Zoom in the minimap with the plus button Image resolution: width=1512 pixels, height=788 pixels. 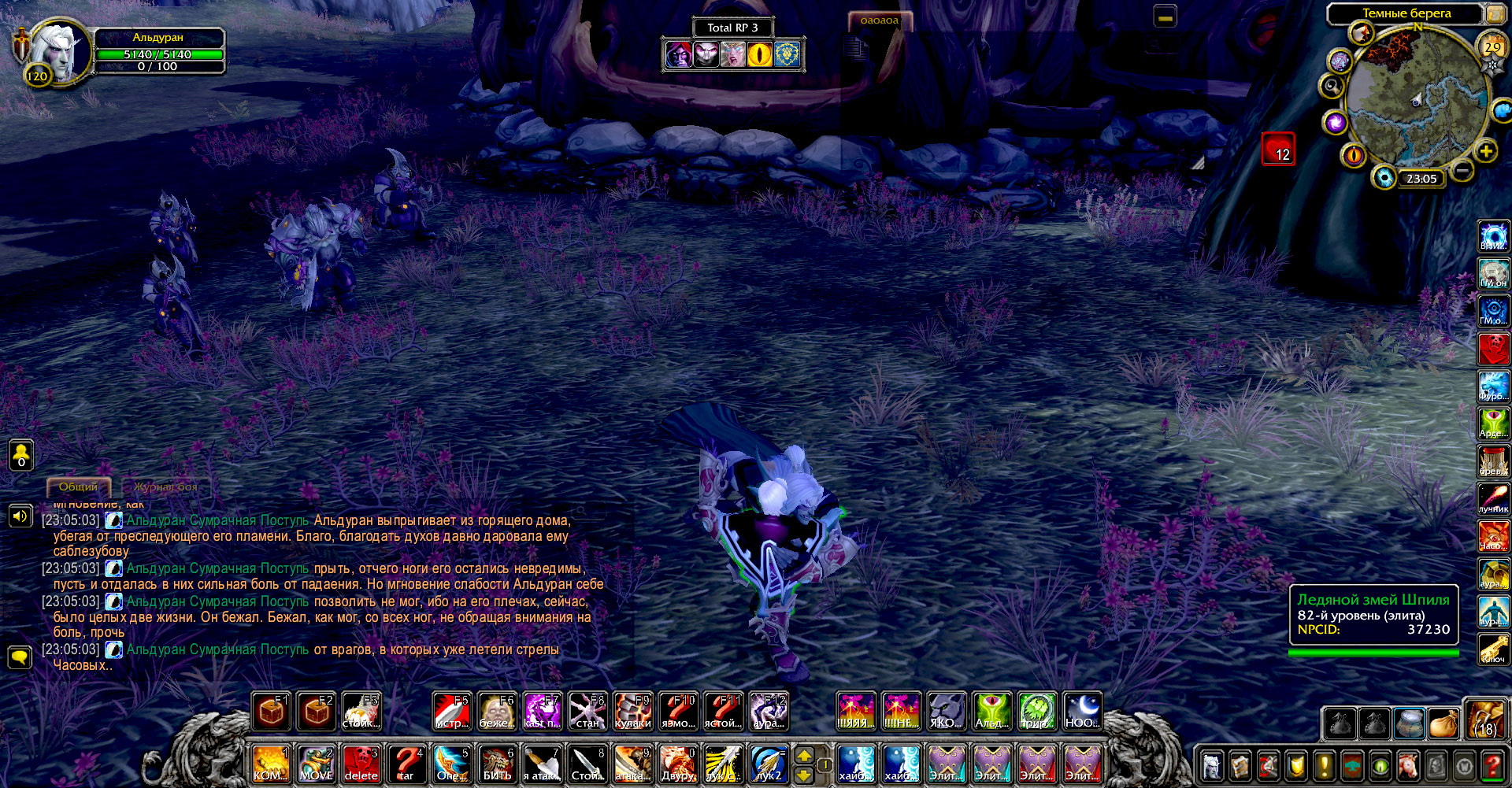click(1486, 151)
